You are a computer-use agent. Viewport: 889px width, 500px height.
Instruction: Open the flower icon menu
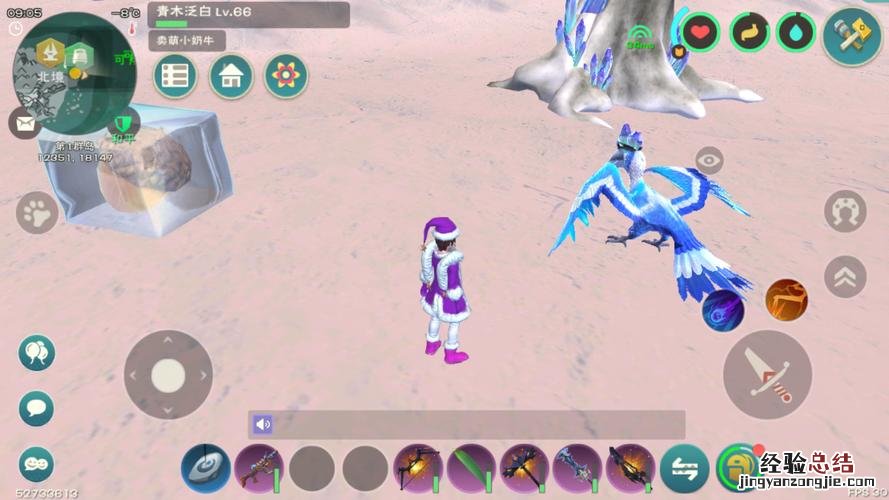286,76
